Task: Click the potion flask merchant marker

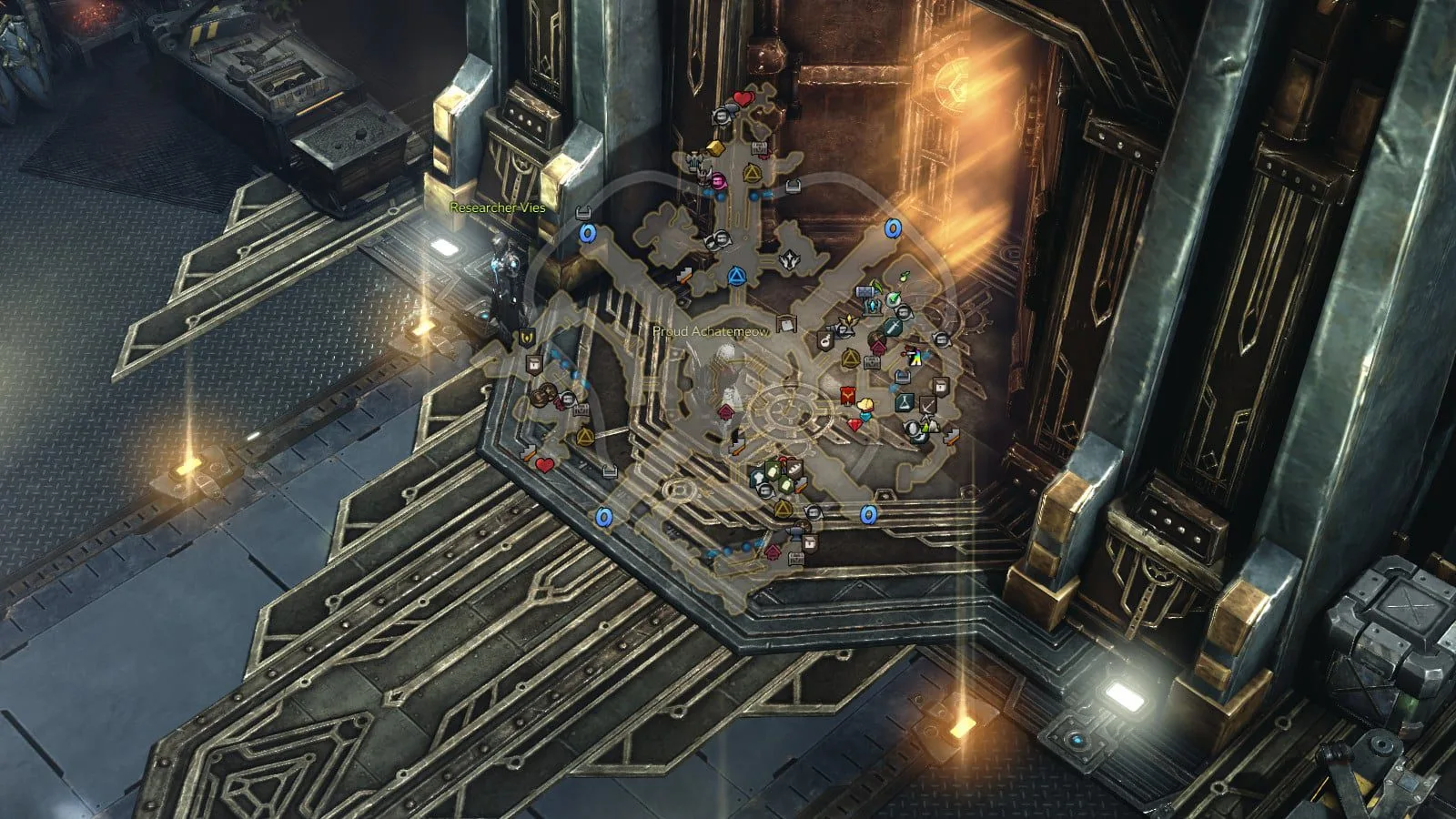Action: click(904, 401)
